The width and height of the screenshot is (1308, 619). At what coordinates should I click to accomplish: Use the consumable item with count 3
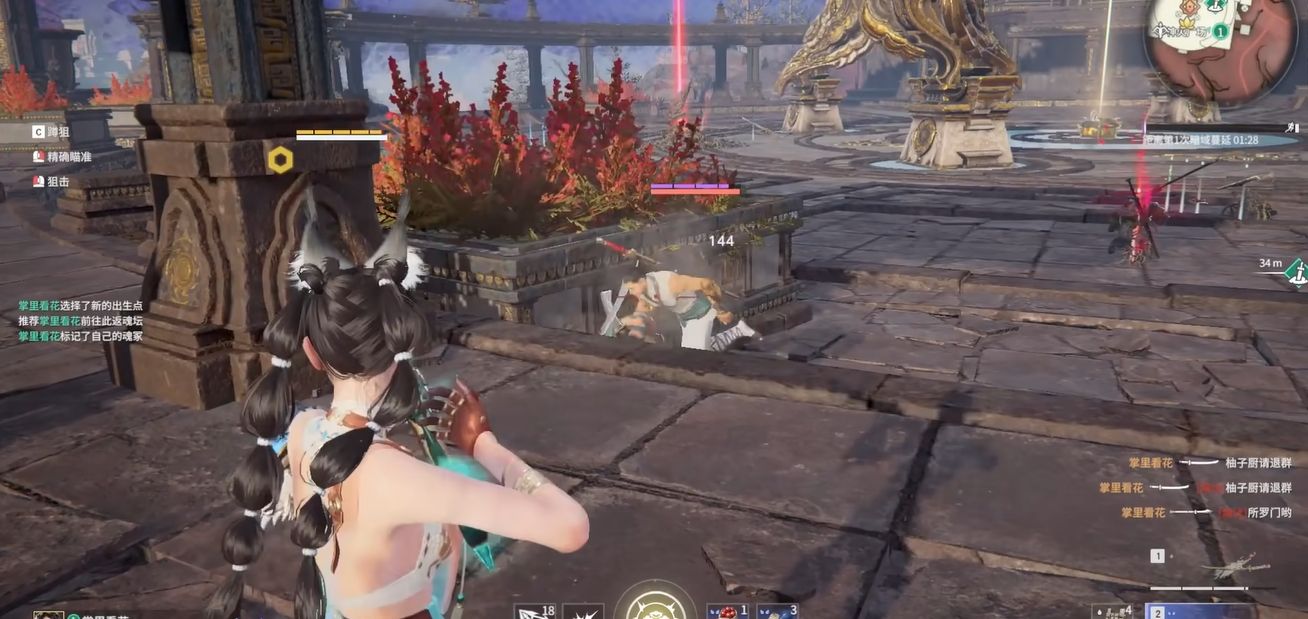tap(778, 611)
